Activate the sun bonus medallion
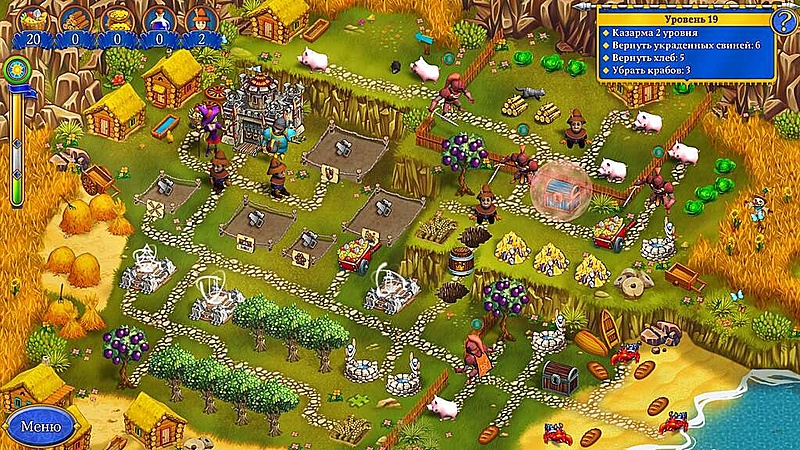Image resolution: width=800 pixels, height=450 pixels. click(x=15, y=70)
